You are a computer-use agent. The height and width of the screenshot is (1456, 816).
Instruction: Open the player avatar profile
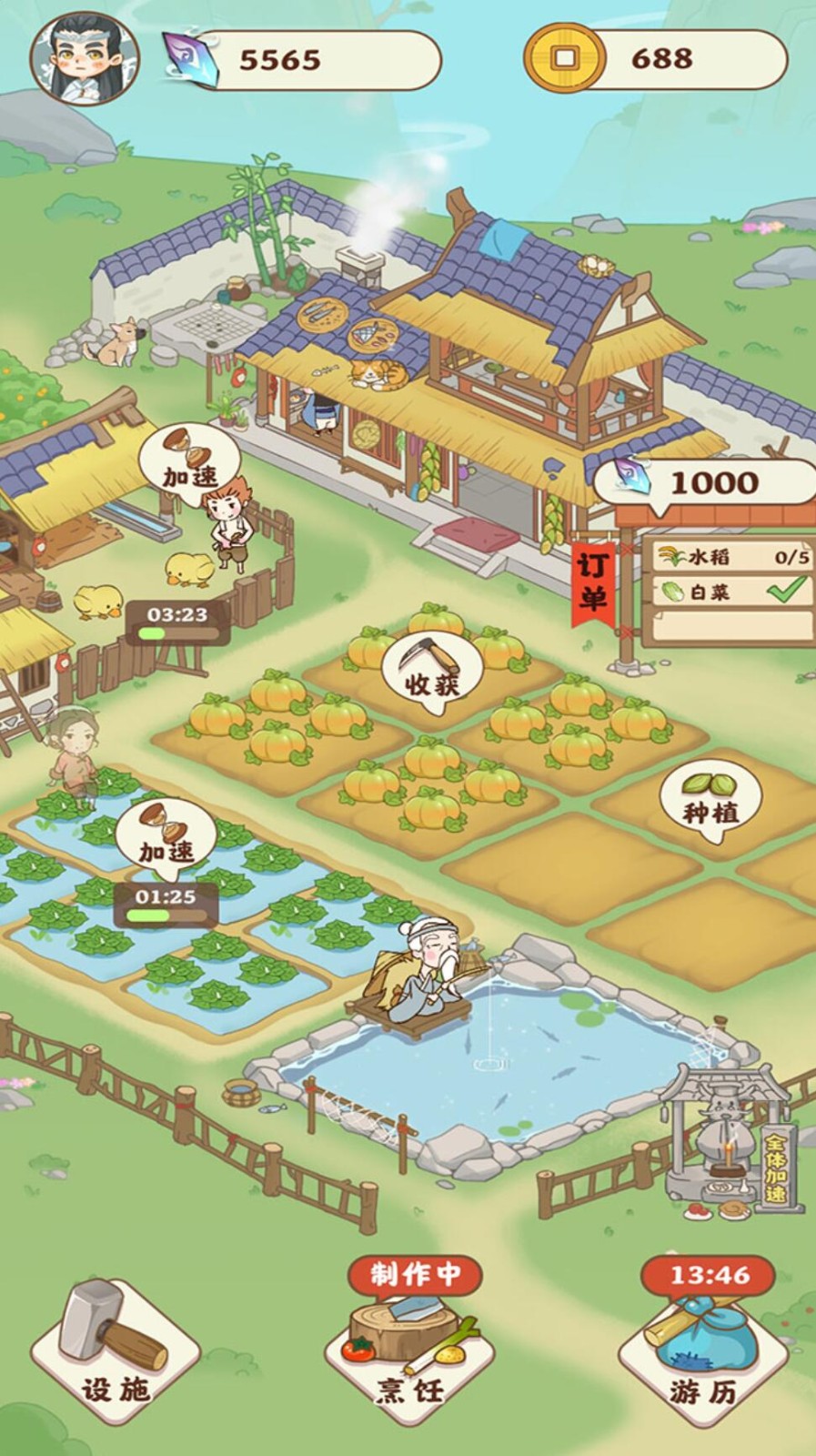pos(85,57)
